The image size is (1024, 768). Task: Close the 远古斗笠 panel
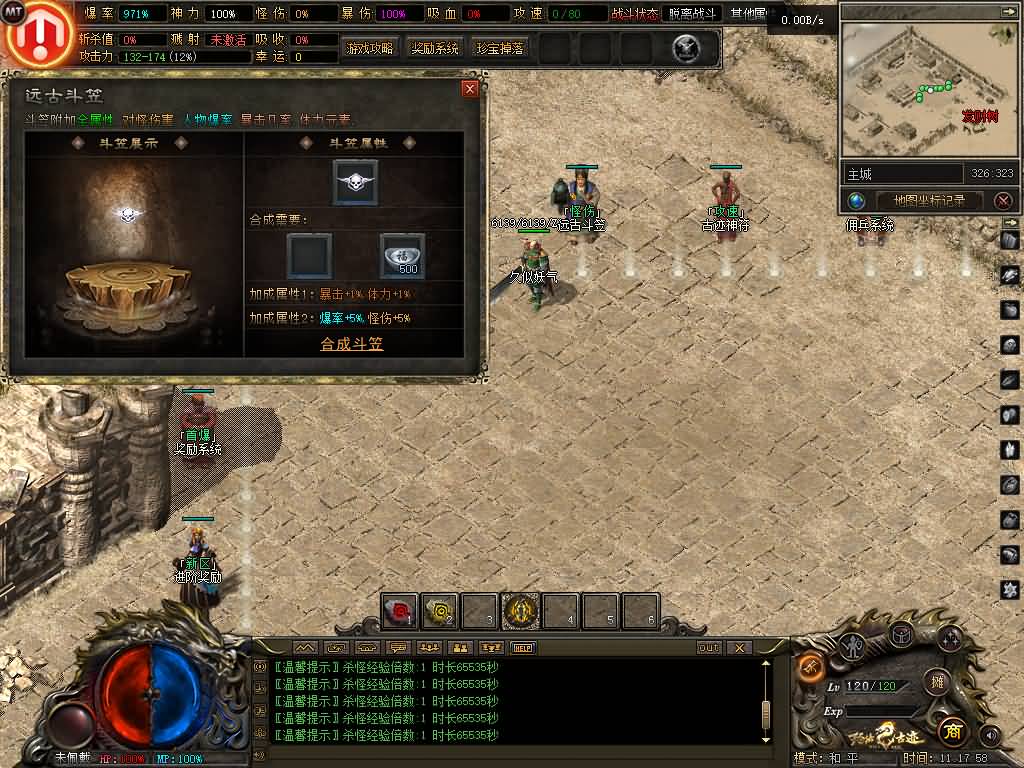(x=470, y=89)
